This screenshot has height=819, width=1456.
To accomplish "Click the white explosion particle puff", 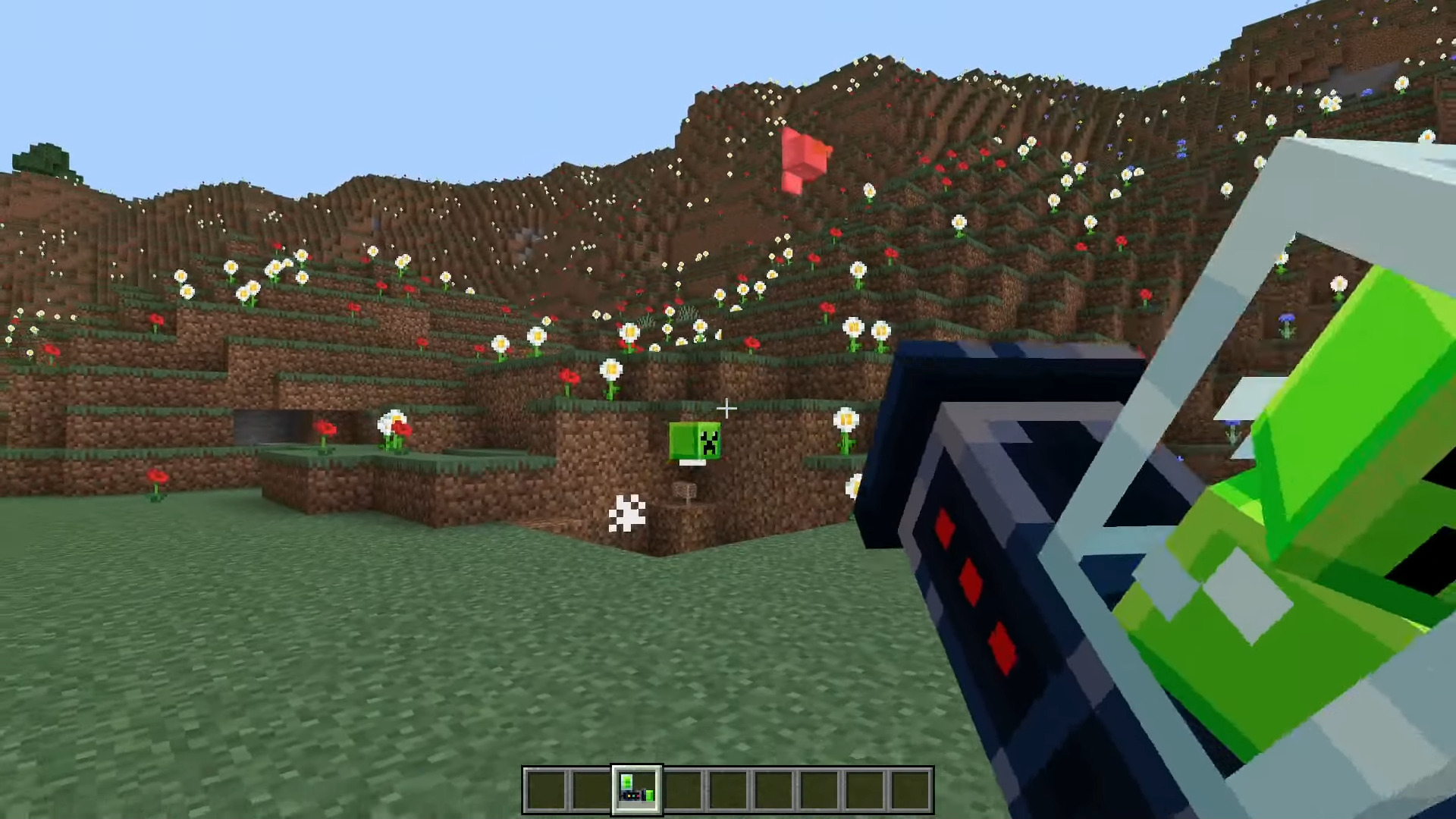I will 626,514.
